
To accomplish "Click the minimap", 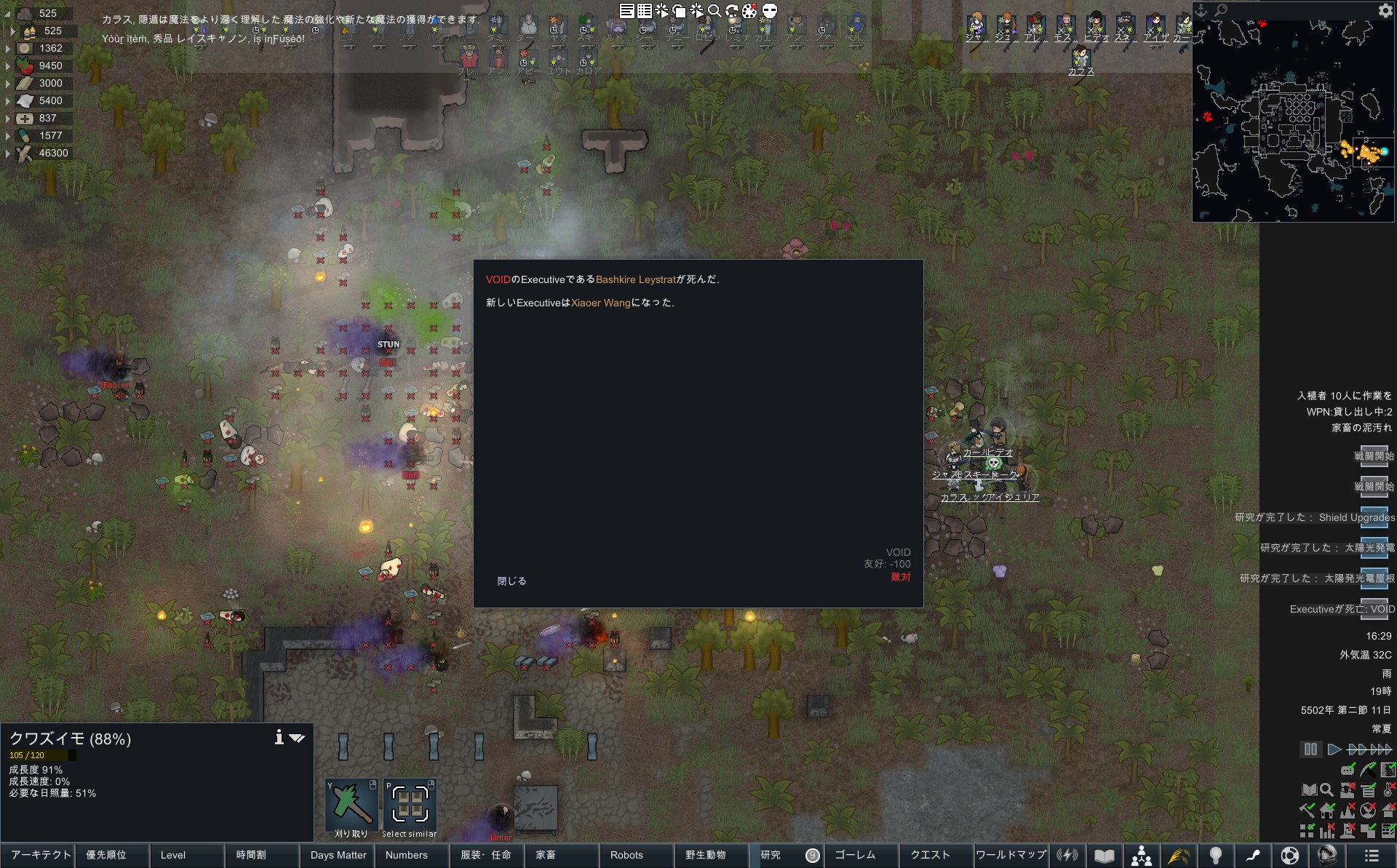I will 1293,120.
